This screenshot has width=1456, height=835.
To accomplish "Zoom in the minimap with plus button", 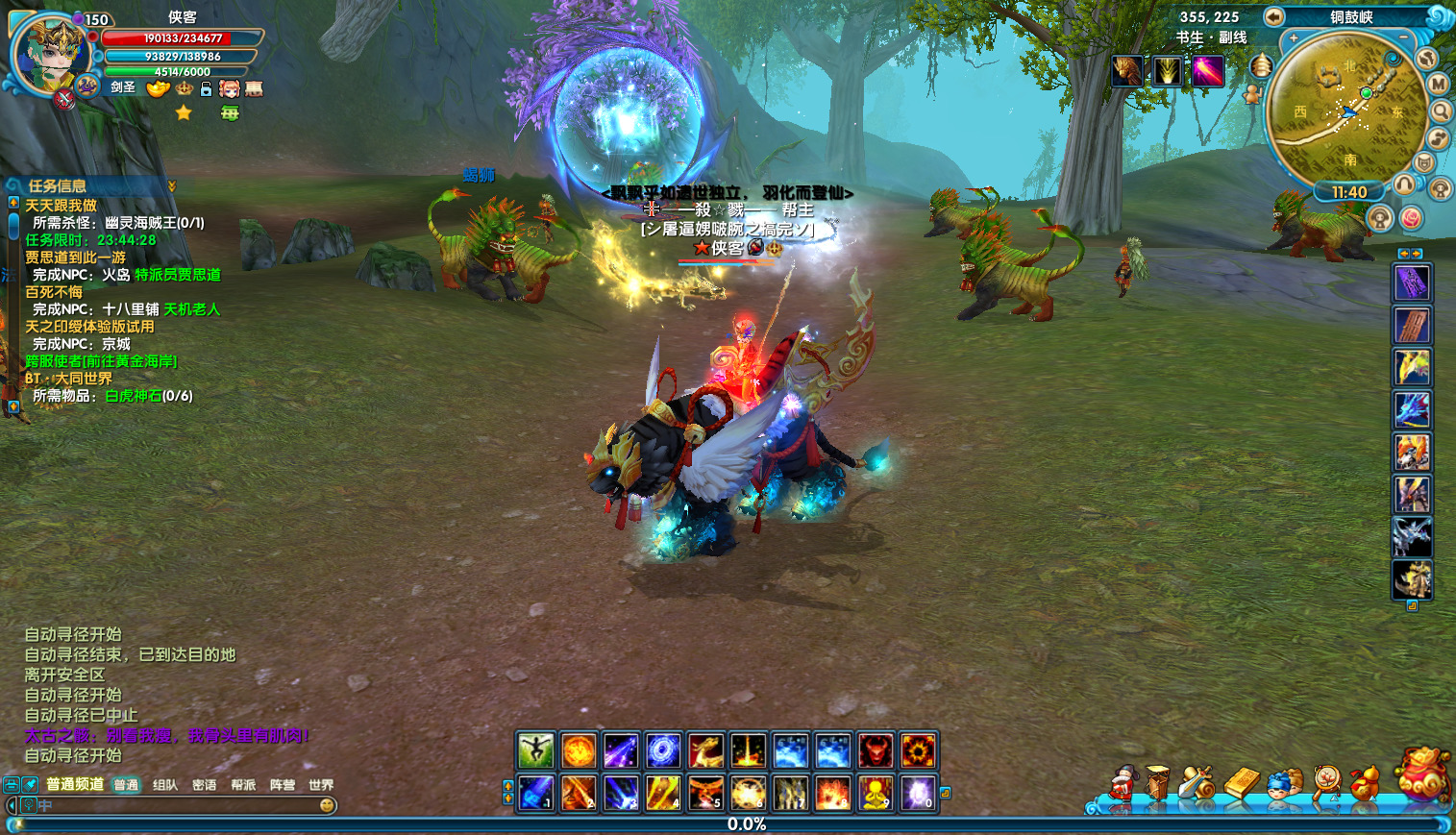I will 1294,38.
